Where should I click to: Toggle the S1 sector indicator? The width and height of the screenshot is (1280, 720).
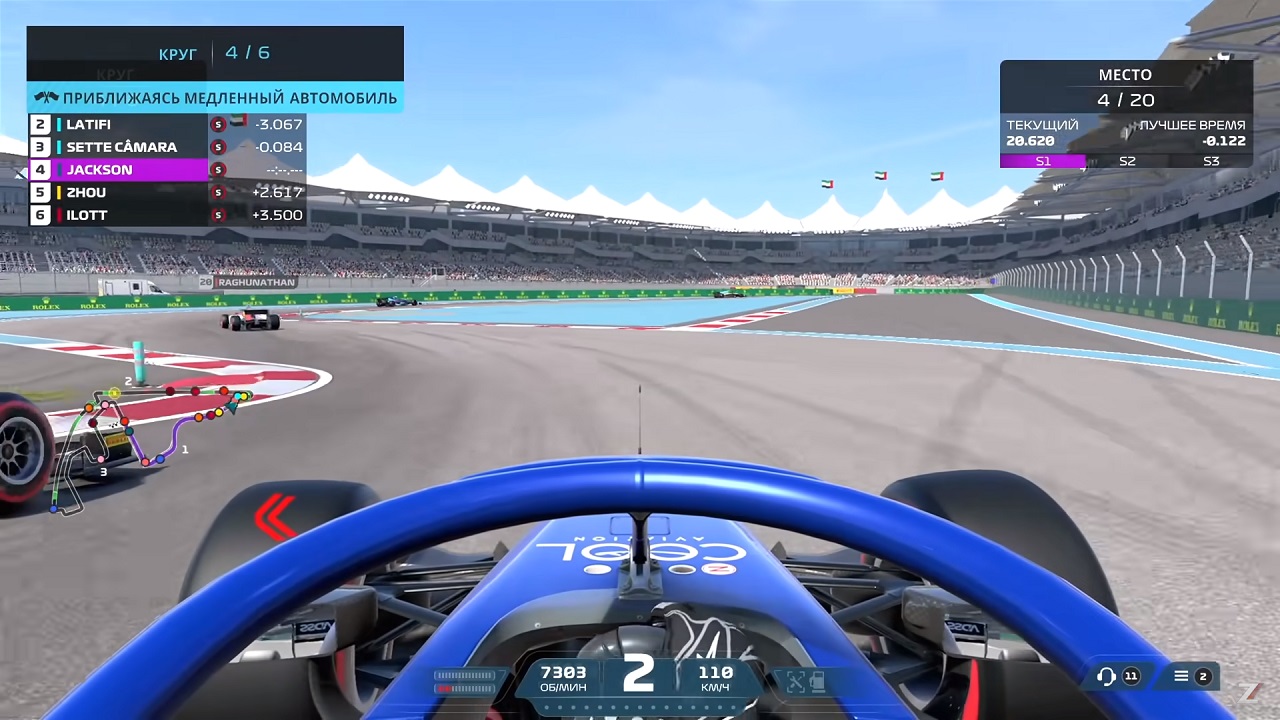1044,161
